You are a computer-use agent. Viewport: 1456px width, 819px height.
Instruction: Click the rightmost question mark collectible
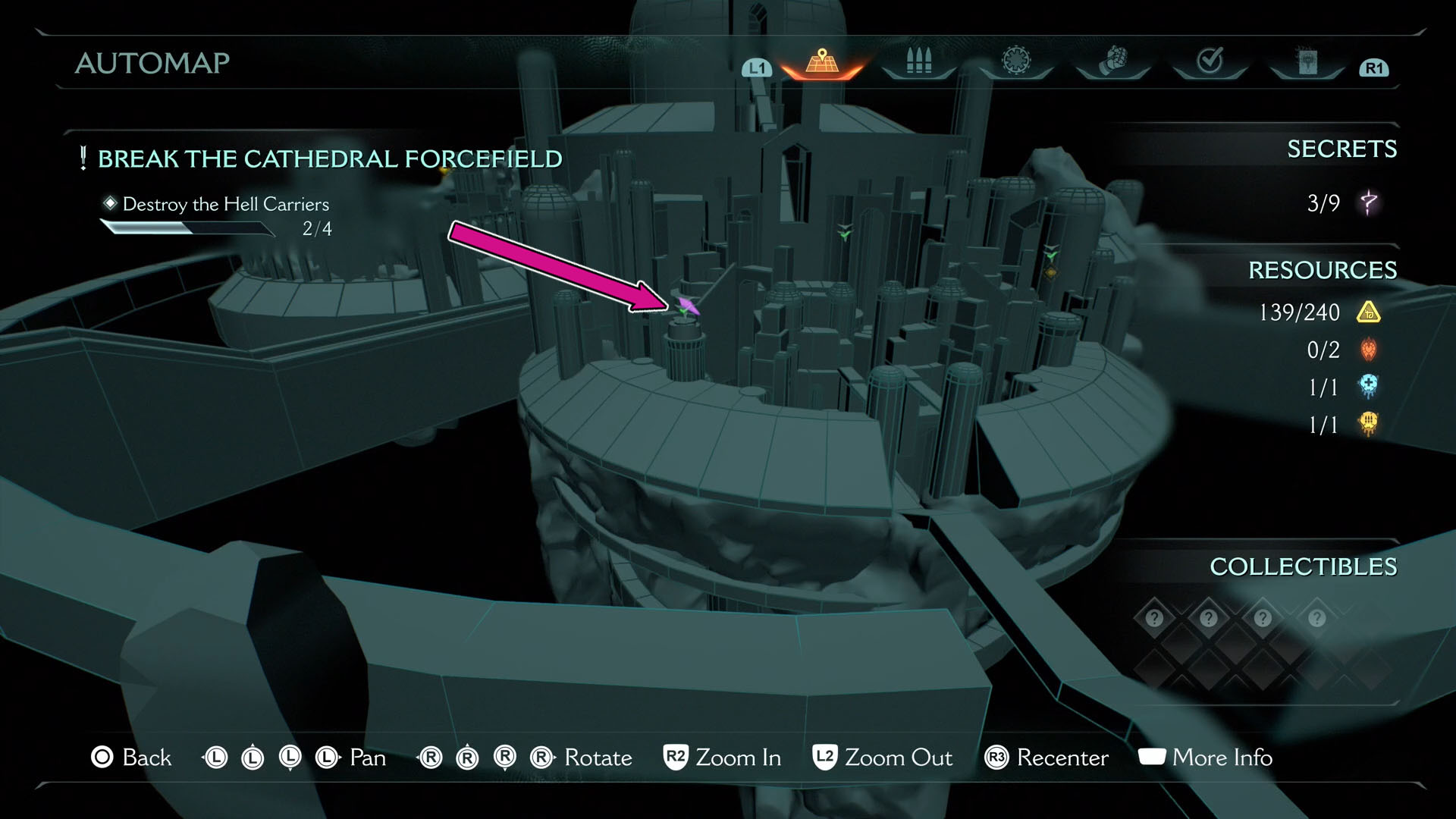click(1316, 617)
